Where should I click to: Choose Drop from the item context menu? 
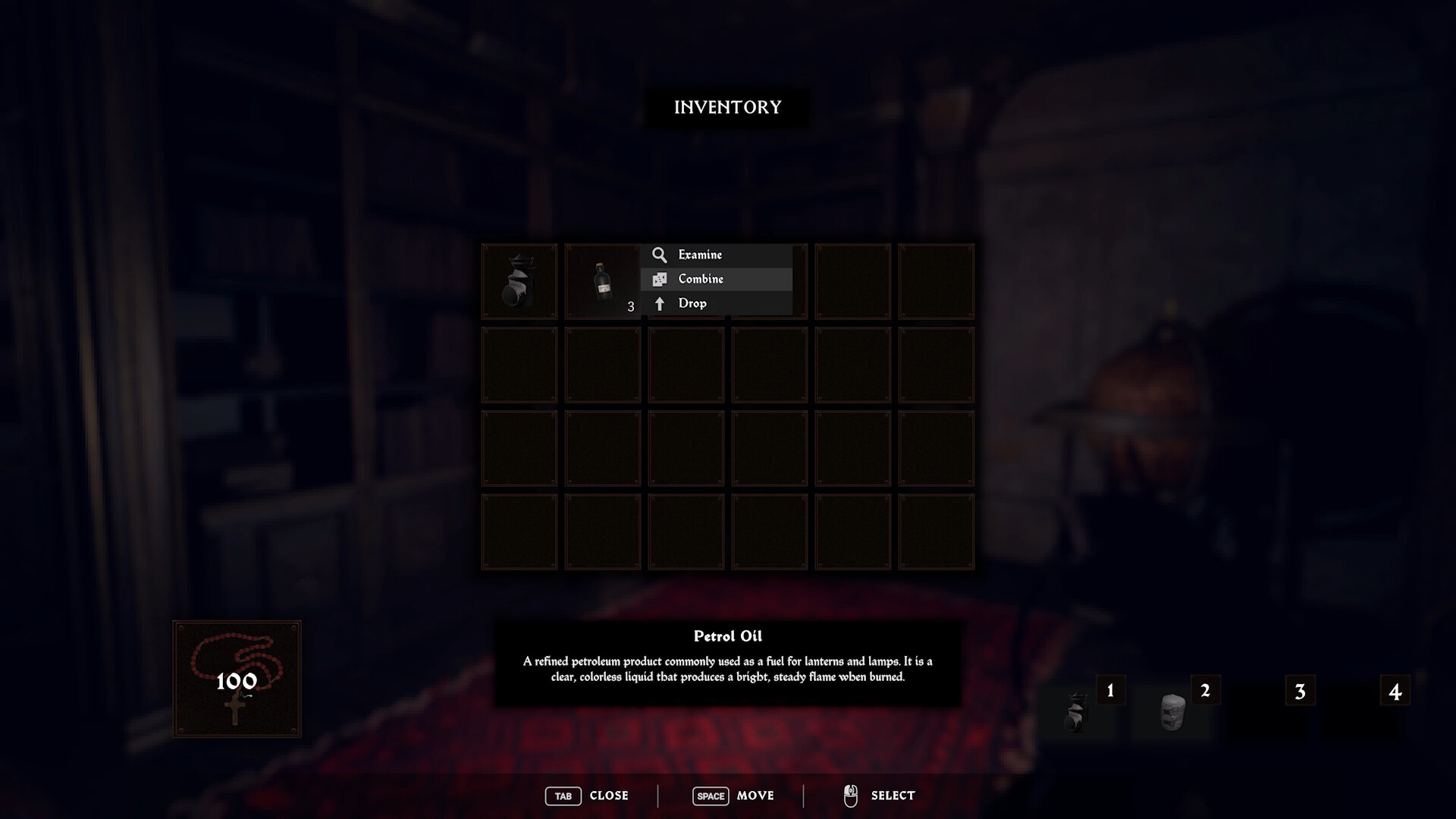pyautogui.click(x=695, y=303)
